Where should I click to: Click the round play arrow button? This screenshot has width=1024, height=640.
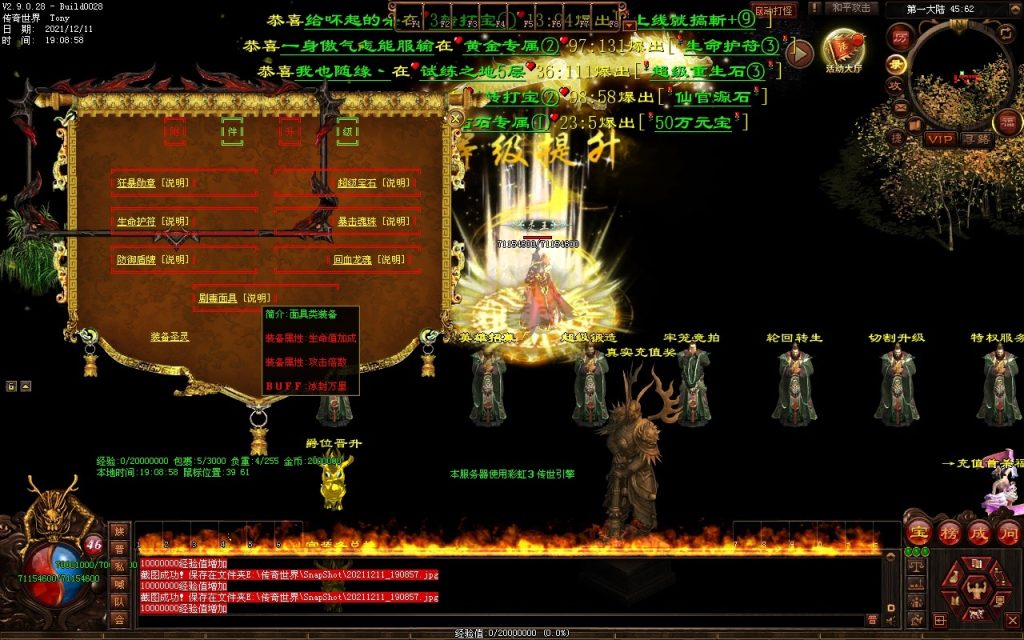coord(798,53)
